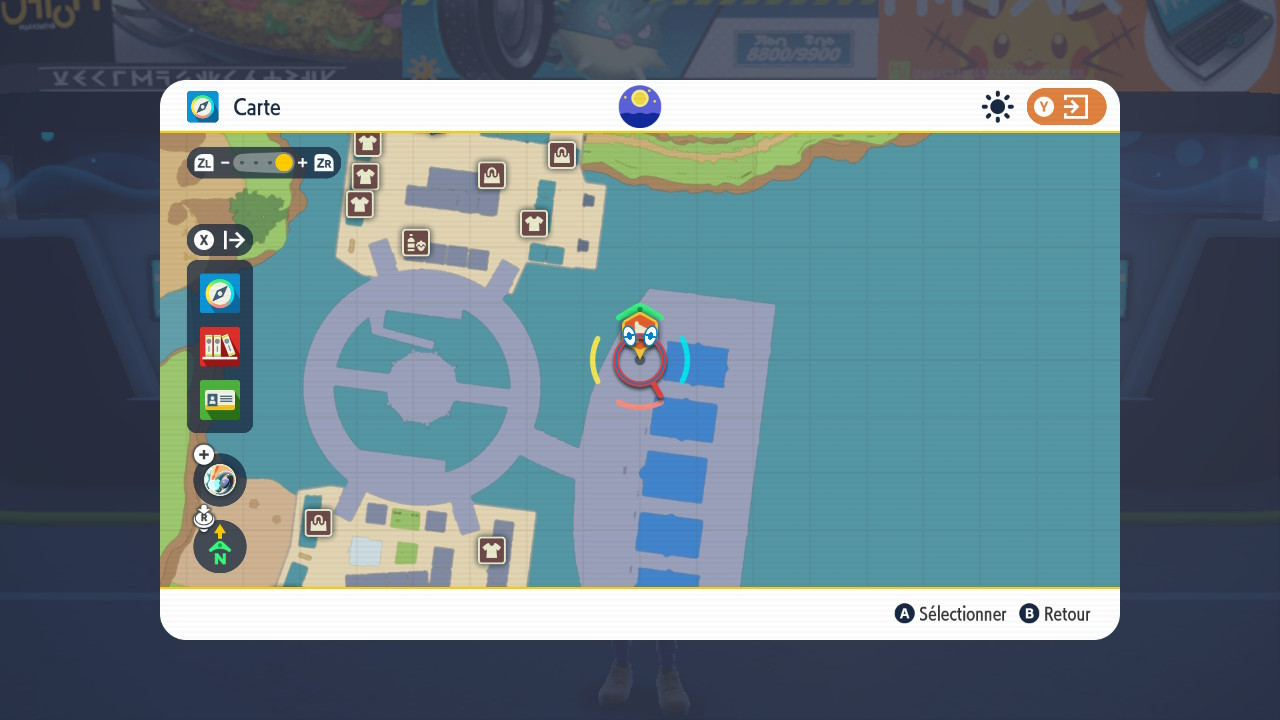This screenshot has width=1280, height=720.
Task: Open the Pokédex books app icon
Action: tap(220, 347)
